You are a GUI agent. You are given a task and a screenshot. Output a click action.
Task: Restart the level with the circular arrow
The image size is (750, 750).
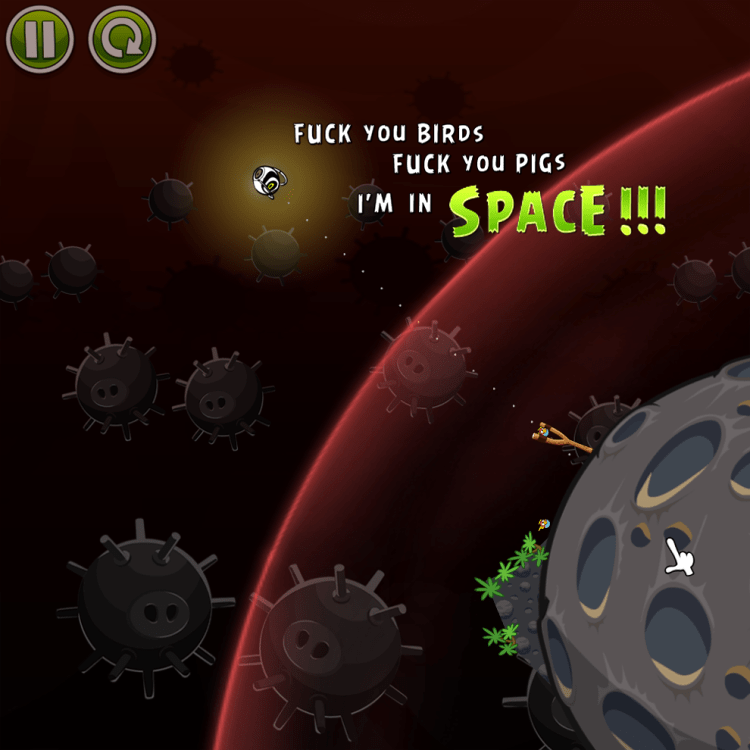click(122, 39)
